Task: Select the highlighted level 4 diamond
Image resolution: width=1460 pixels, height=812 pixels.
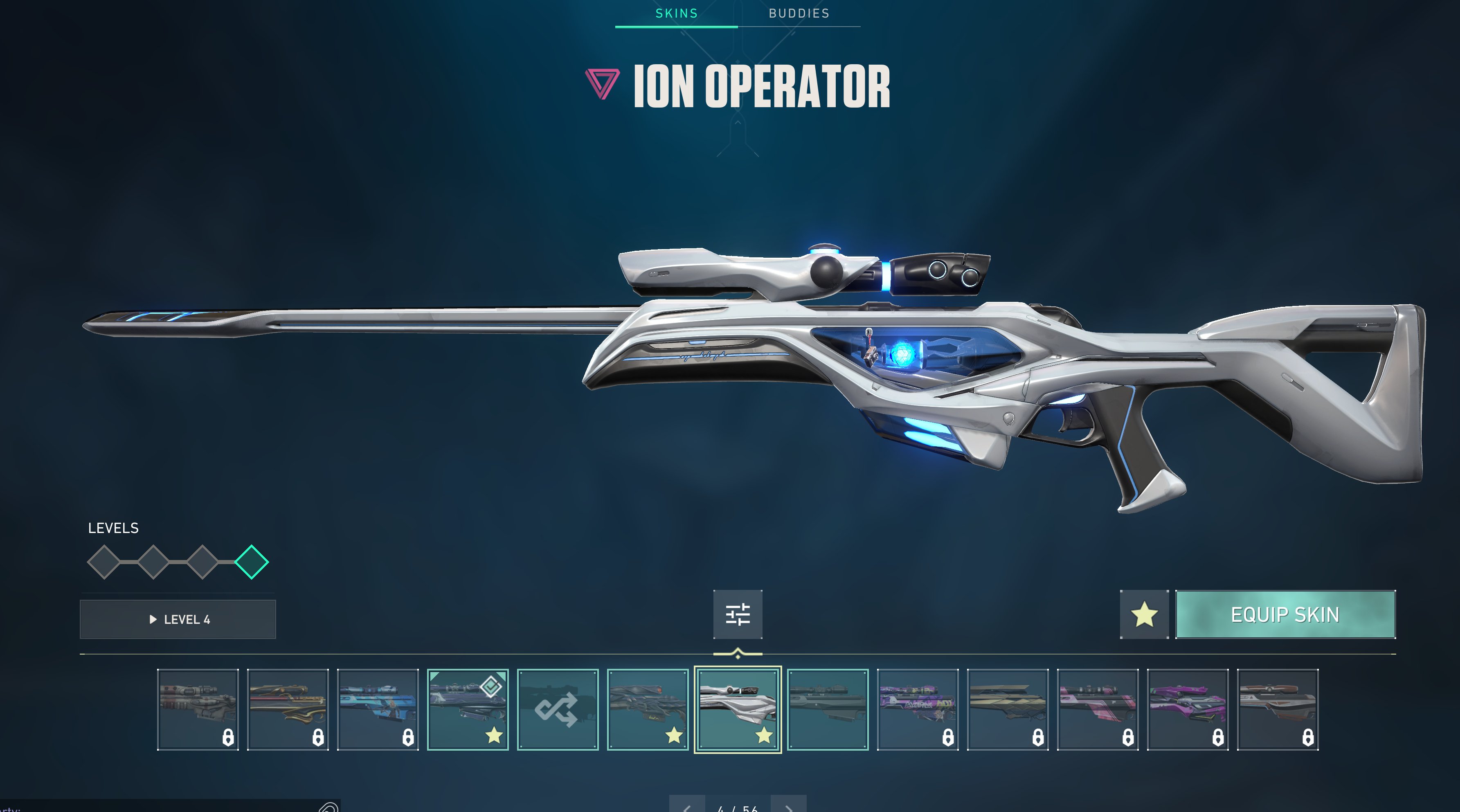Action: pyautogui.click(x=251, y=562)
